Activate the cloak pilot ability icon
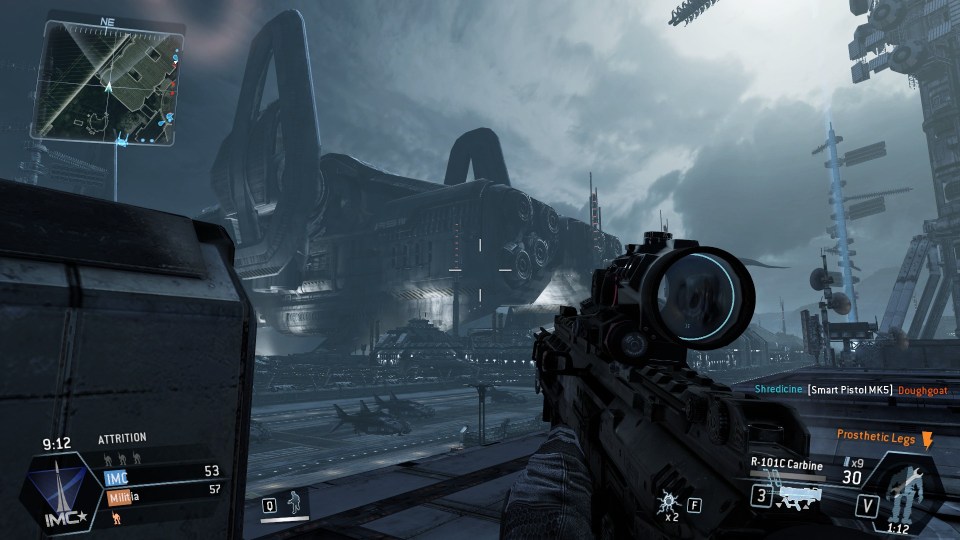Image resolution: width=960 pixels, height=540 pixels. pyautogui.click(x=294, y=501)
